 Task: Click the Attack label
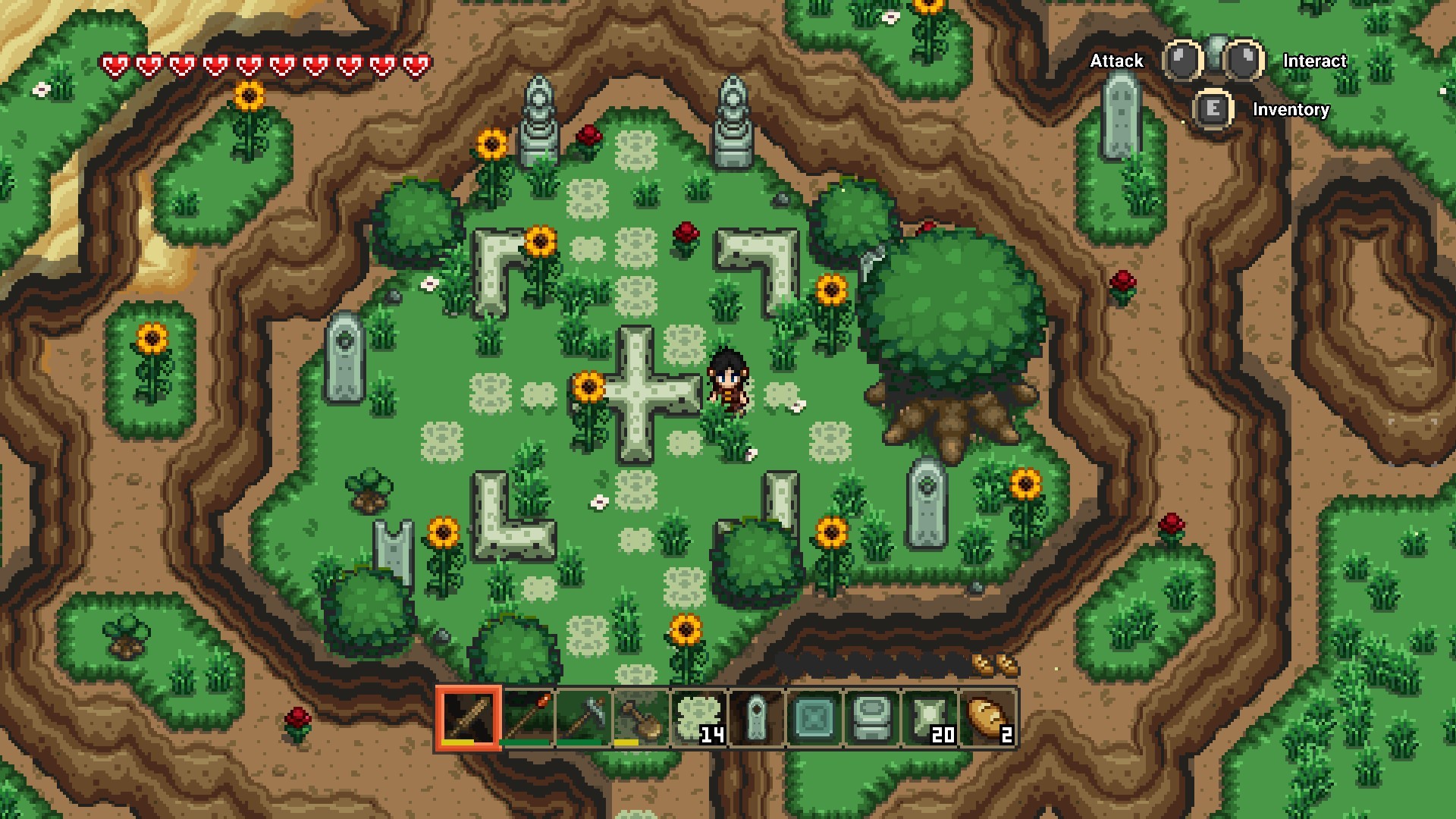[1116, 61]
